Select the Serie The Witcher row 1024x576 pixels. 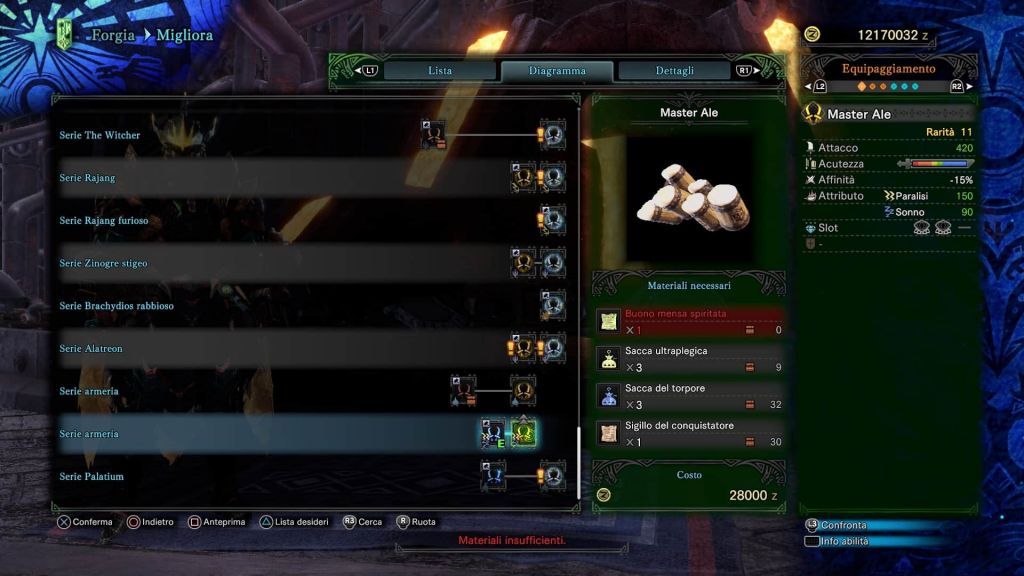click(100, 135)
